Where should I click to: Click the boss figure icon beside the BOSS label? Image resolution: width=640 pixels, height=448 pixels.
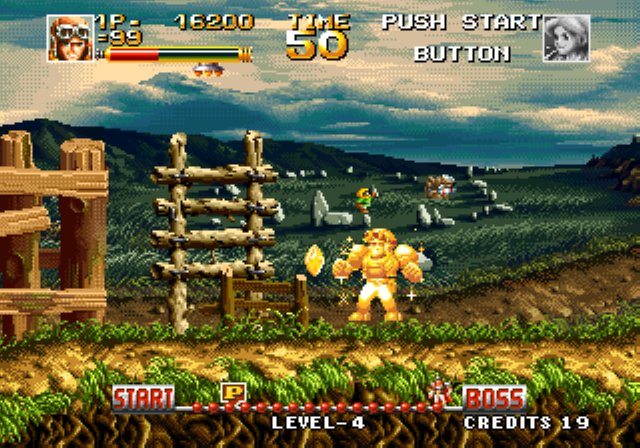click(440, 394)
